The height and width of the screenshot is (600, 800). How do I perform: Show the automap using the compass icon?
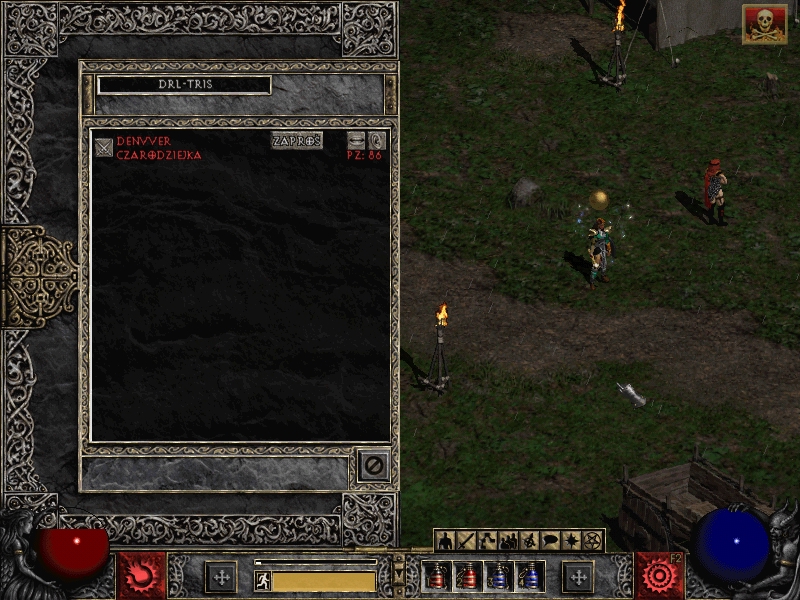529,541
